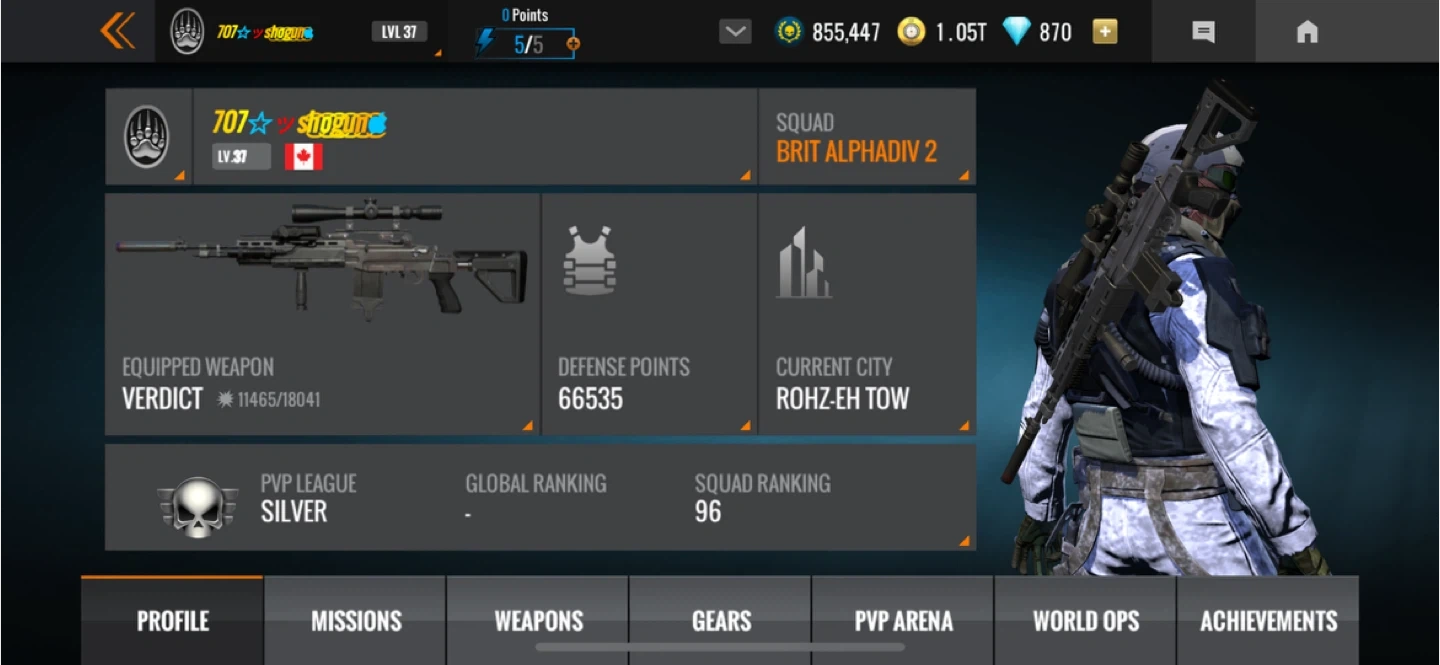Return to the home screen icon

(1307, 32)
